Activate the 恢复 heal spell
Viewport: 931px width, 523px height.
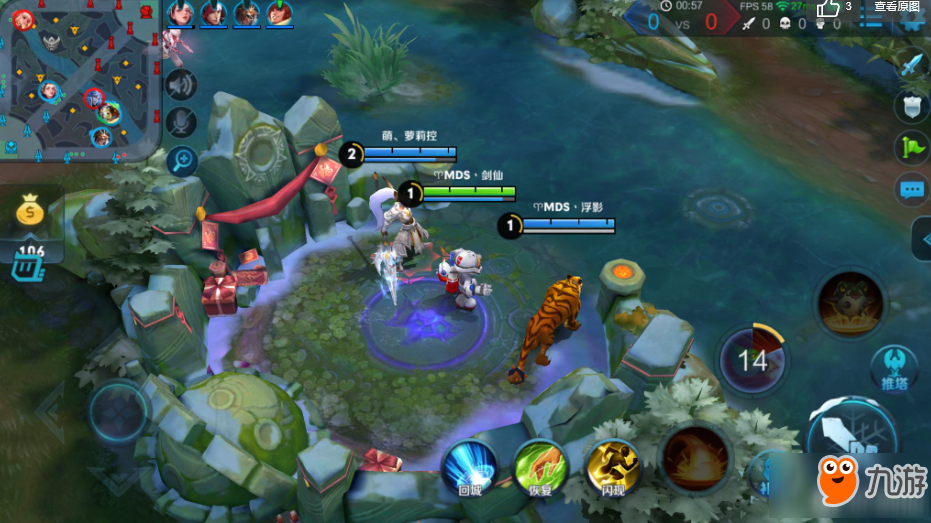pyautogui.click(x=541, y=466)
